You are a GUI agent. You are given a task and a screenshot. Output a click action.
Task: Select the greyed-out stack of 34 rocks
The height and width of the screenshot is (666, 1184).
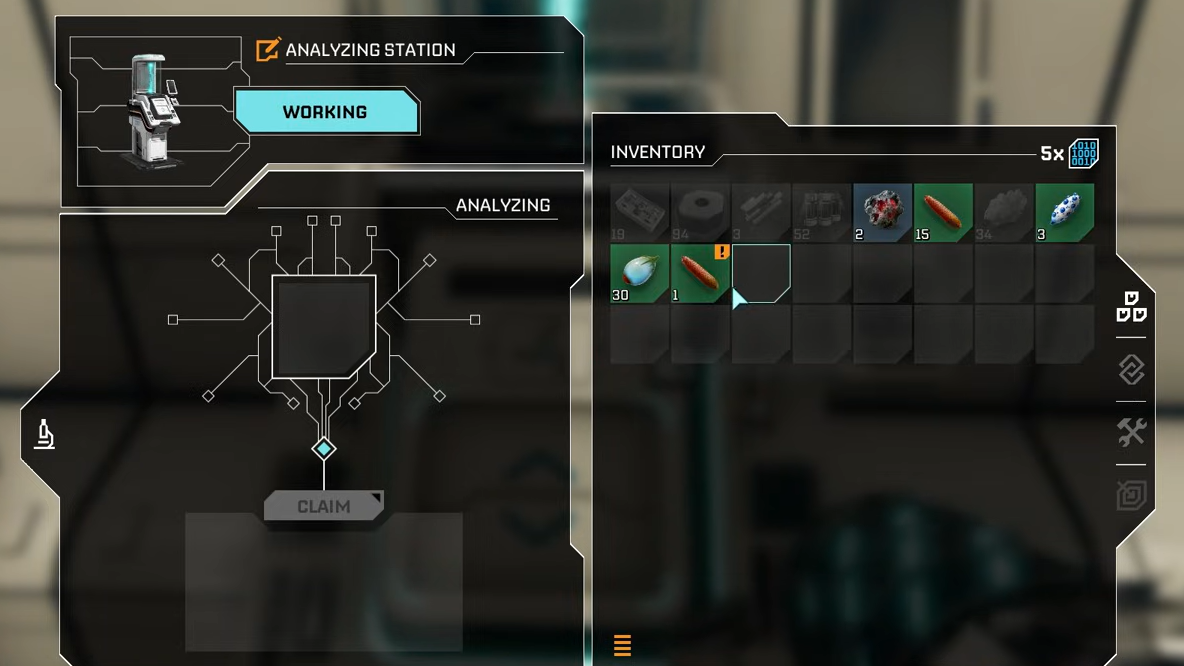point(1004,212)
